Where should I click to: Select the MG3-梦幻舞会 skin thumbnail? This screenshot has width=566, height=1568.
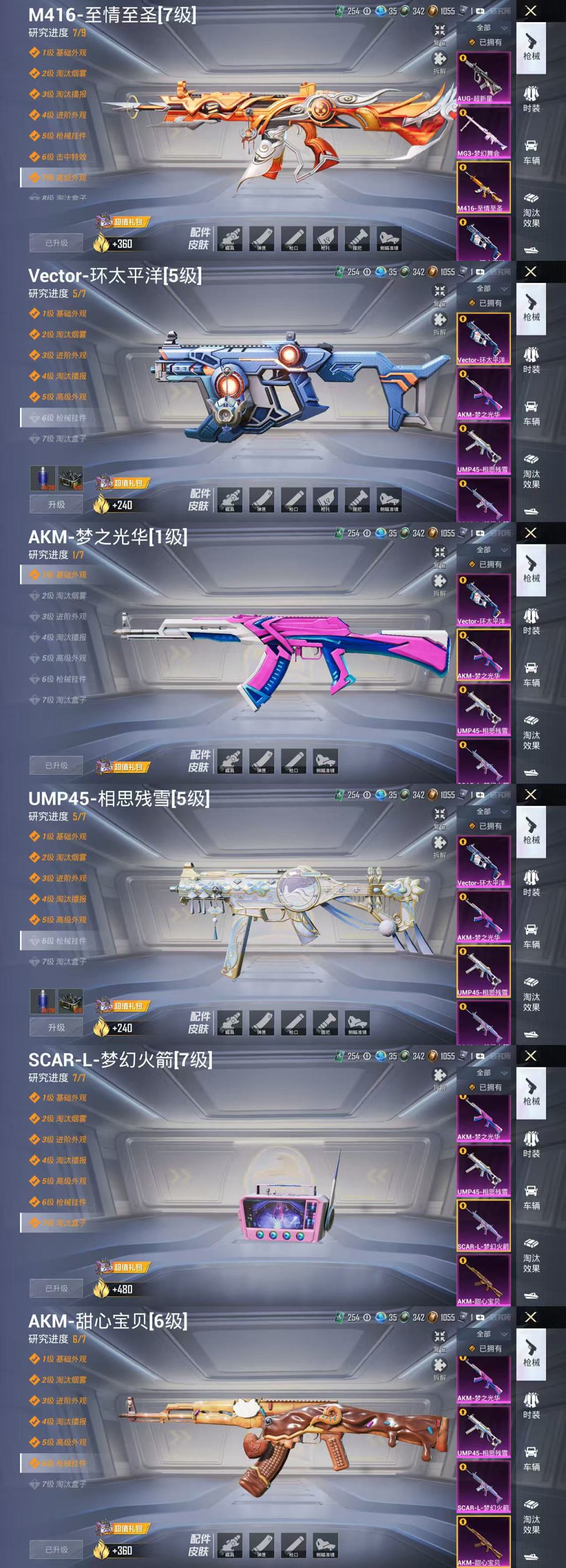483,132
